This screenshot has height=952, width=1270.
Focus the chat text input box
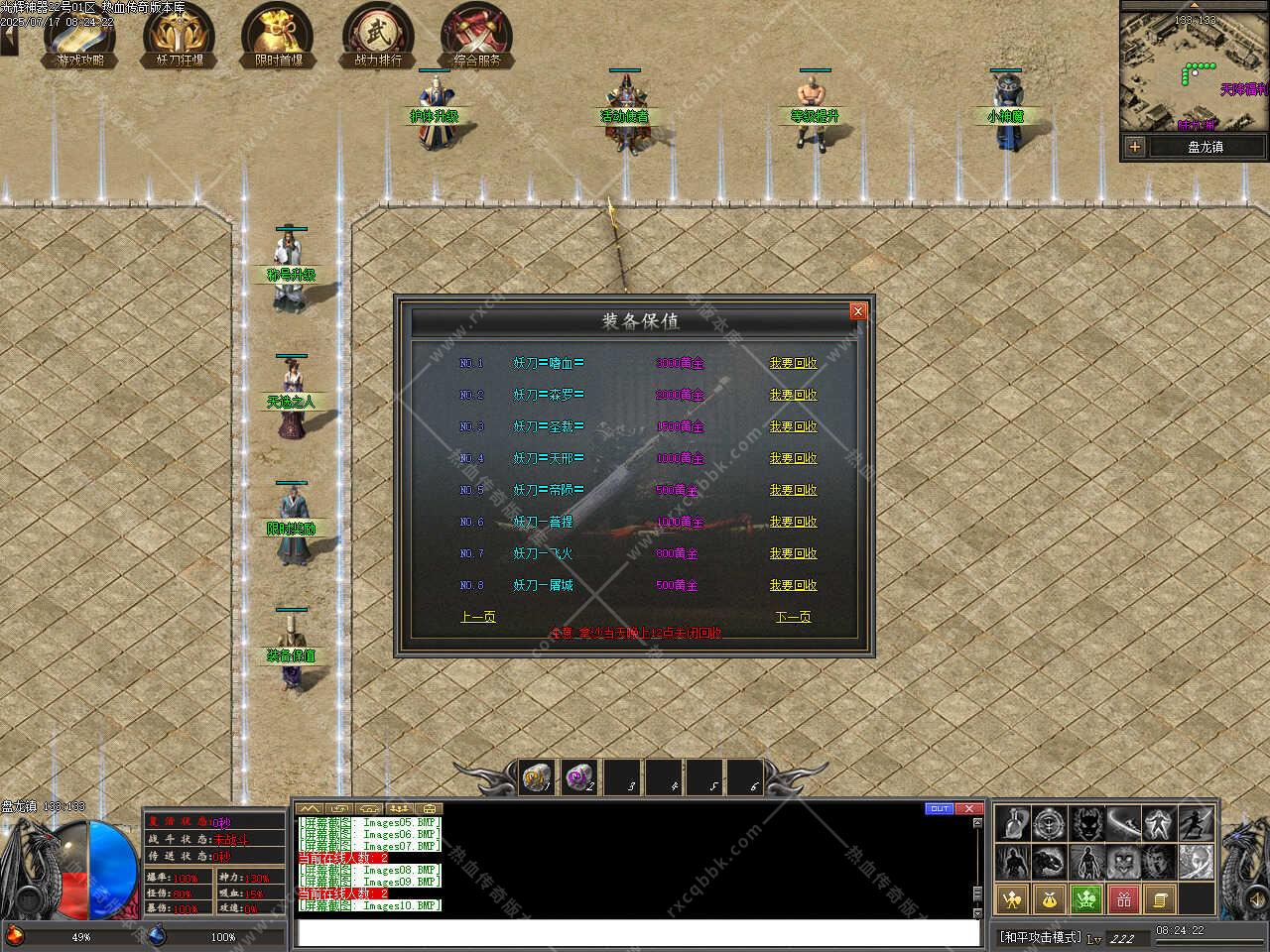(638, 933)
